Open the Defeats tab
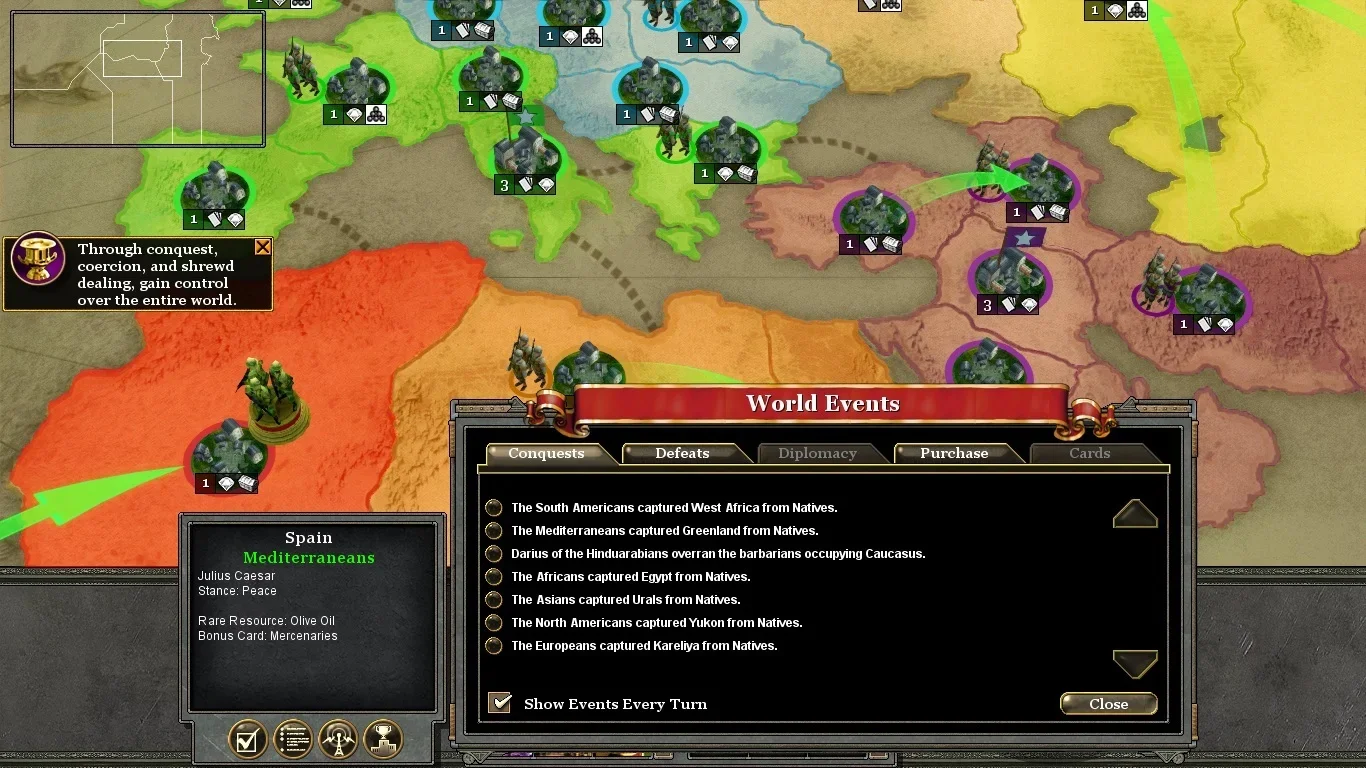Image resolution: width=1366 pixels, height=768 pixels. pyautogui.click(x=682, y=454)
